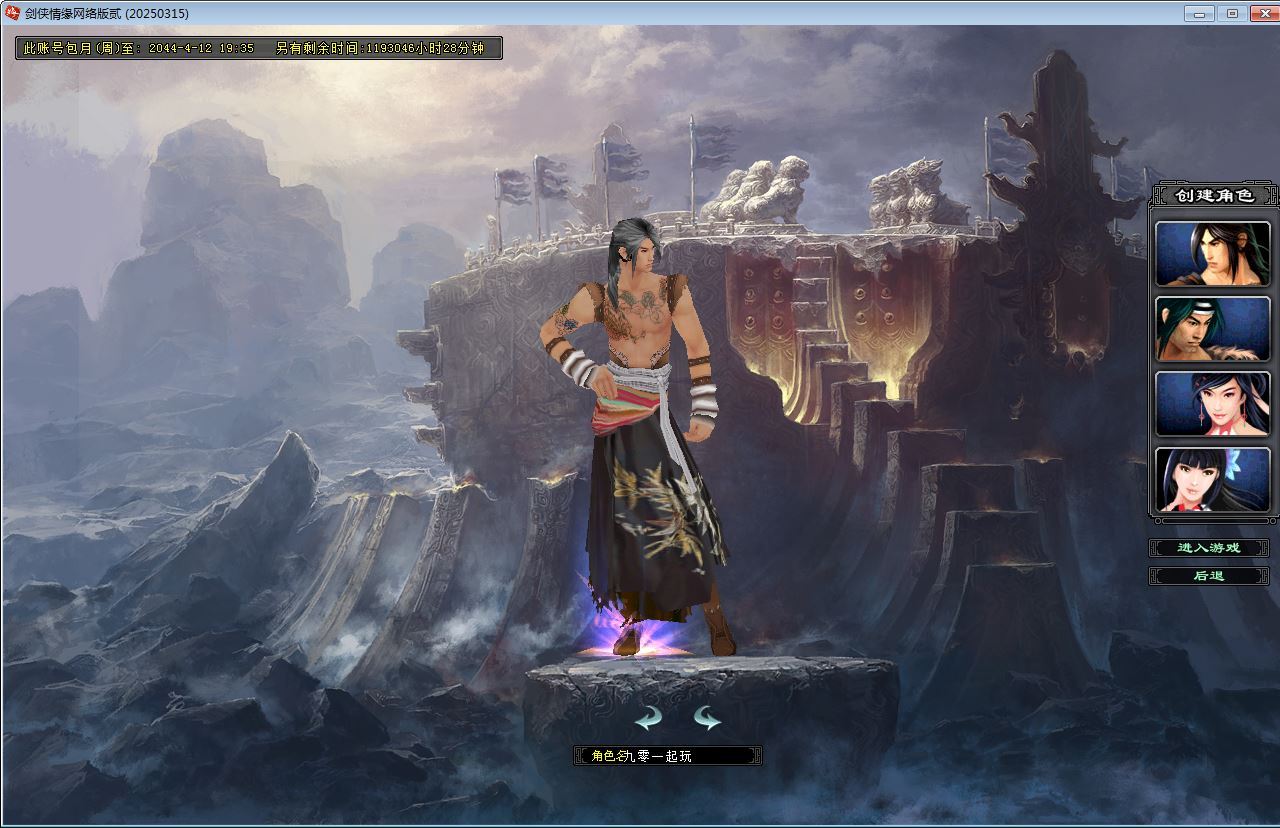The image size is (1280, 828).
Task: Rotate character with the right arrow
Action: (707, 717)
